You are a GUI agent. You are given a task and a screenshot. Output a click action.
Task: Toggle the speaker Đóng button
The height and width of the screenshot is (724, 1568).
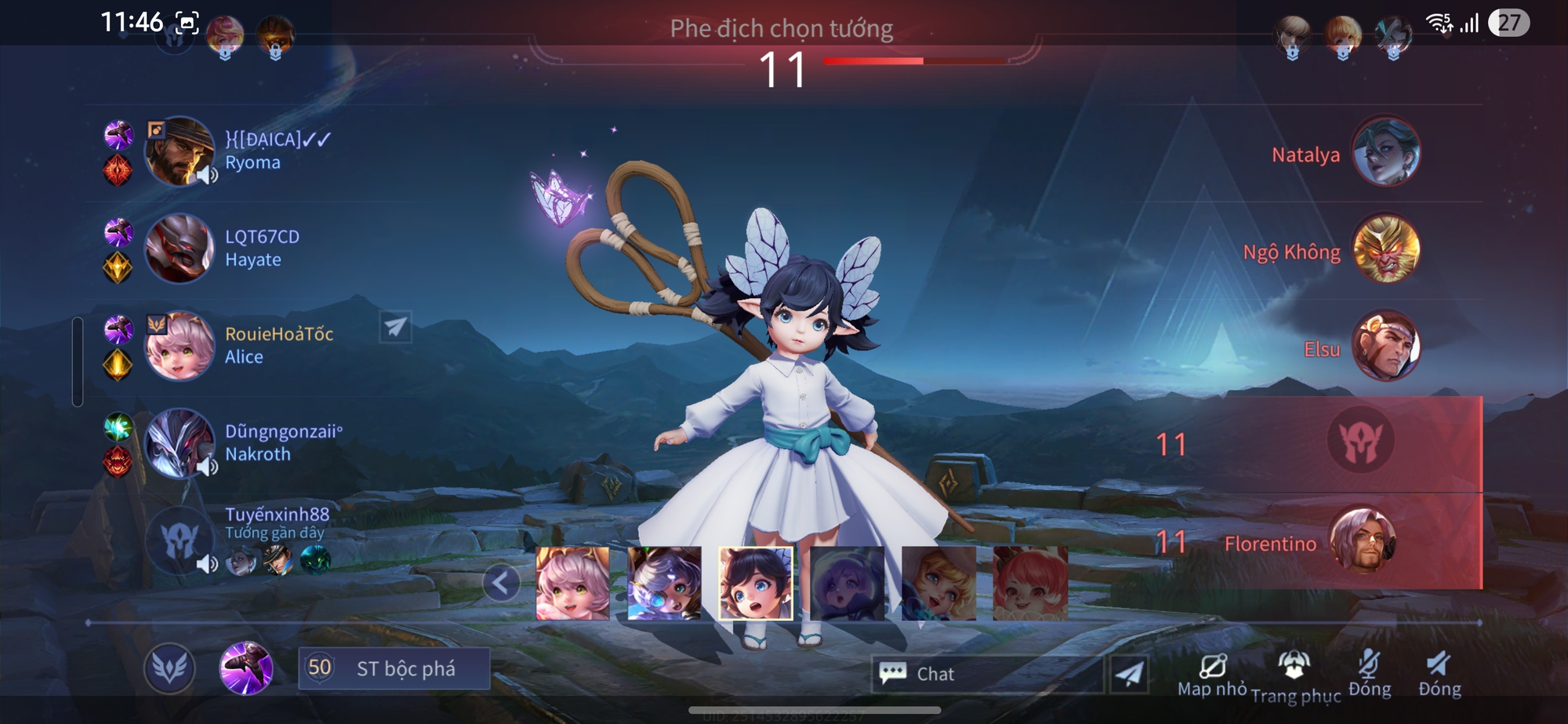(x=1439, y=674)
